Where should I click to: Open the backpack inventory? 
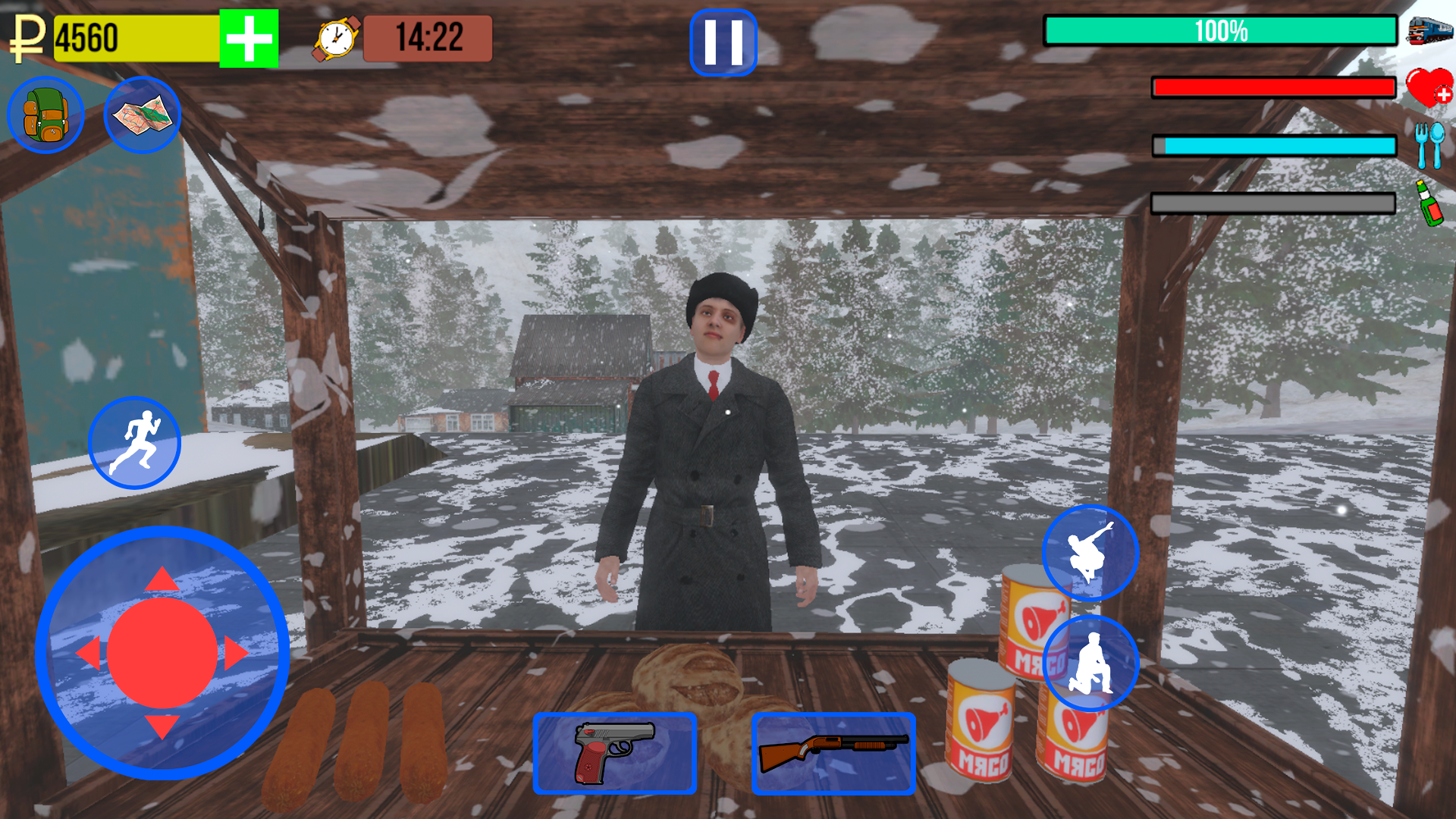47,116
